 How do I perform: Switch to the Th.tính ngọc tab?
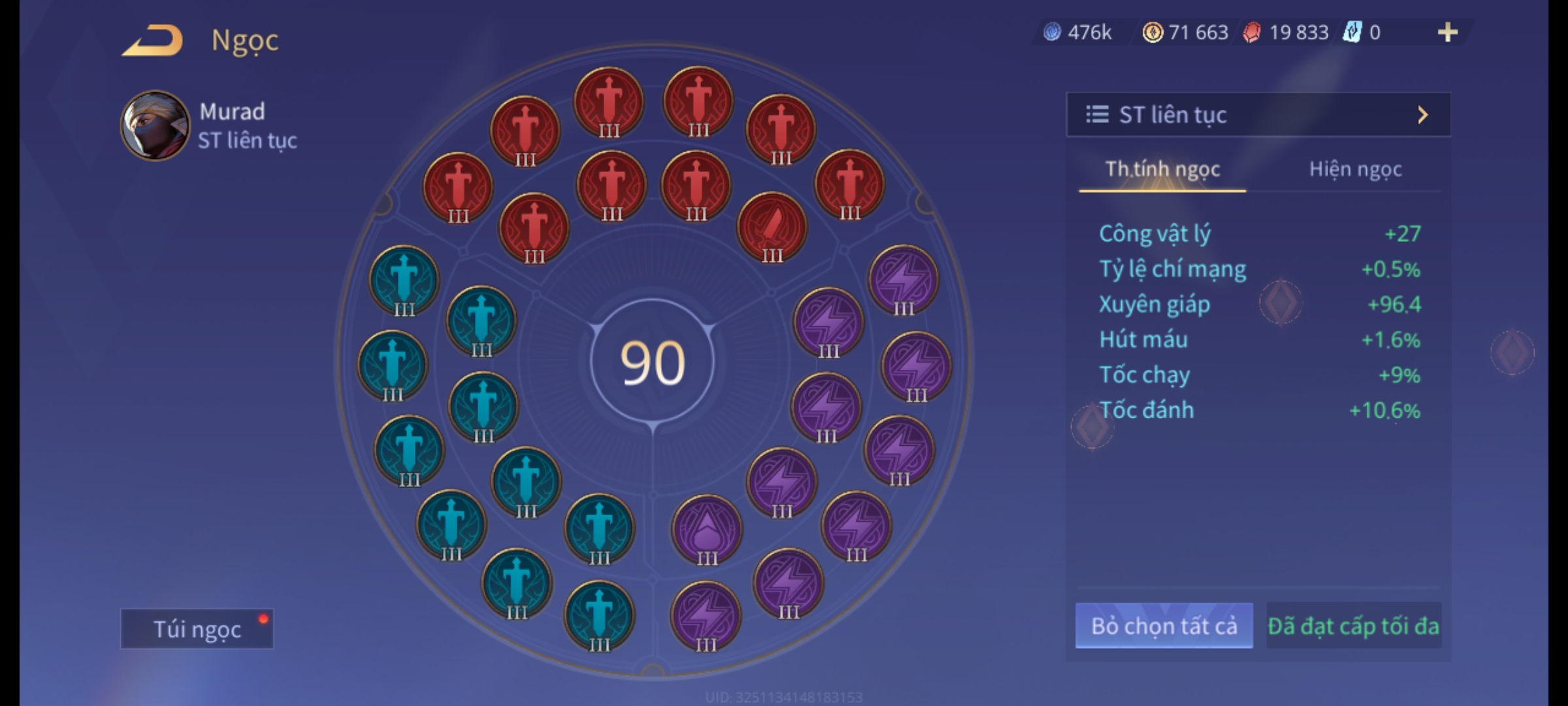tap(1162, 169)
